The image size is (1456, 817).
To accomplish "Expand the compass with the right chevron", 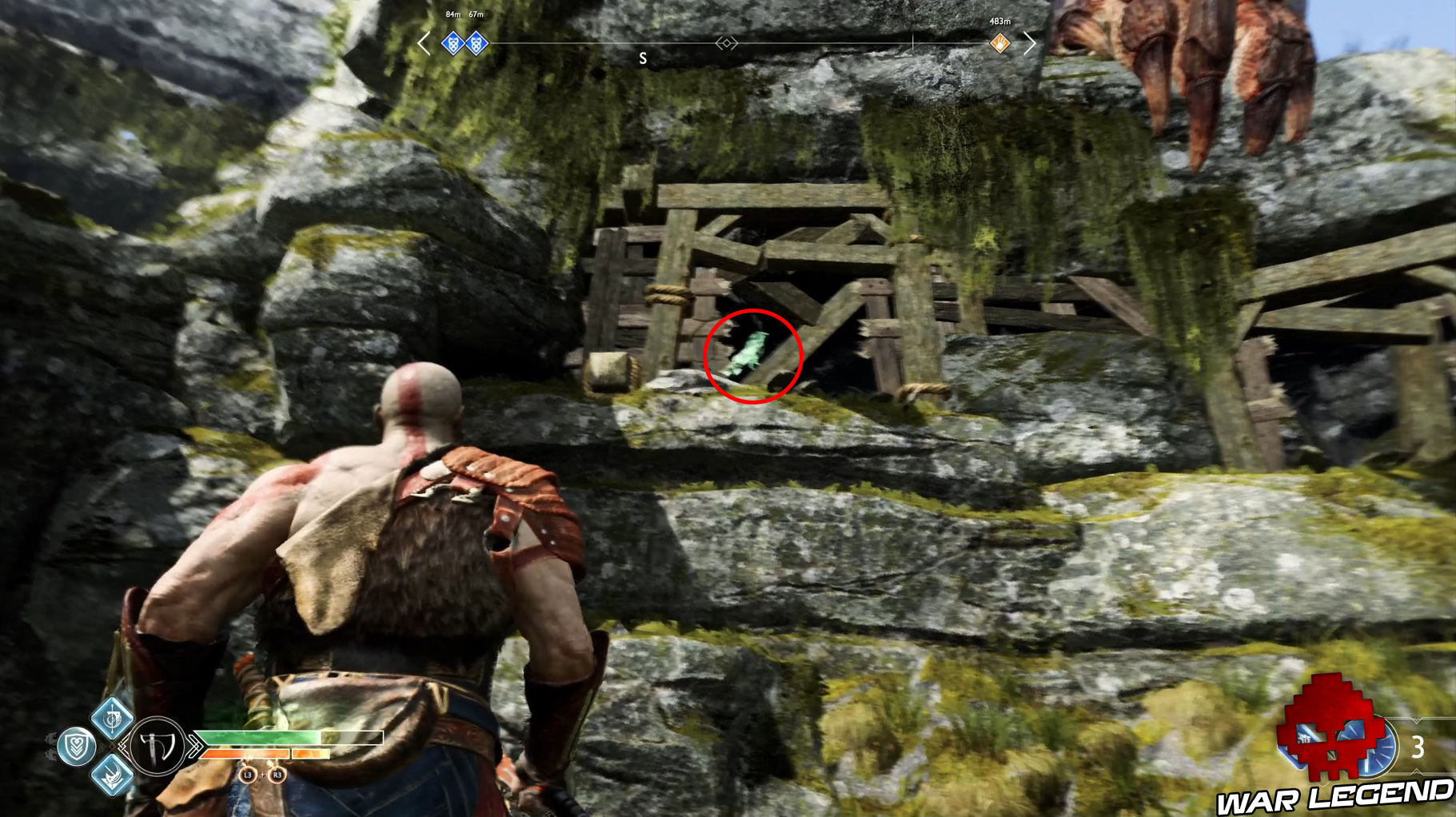I will 1031,43.
